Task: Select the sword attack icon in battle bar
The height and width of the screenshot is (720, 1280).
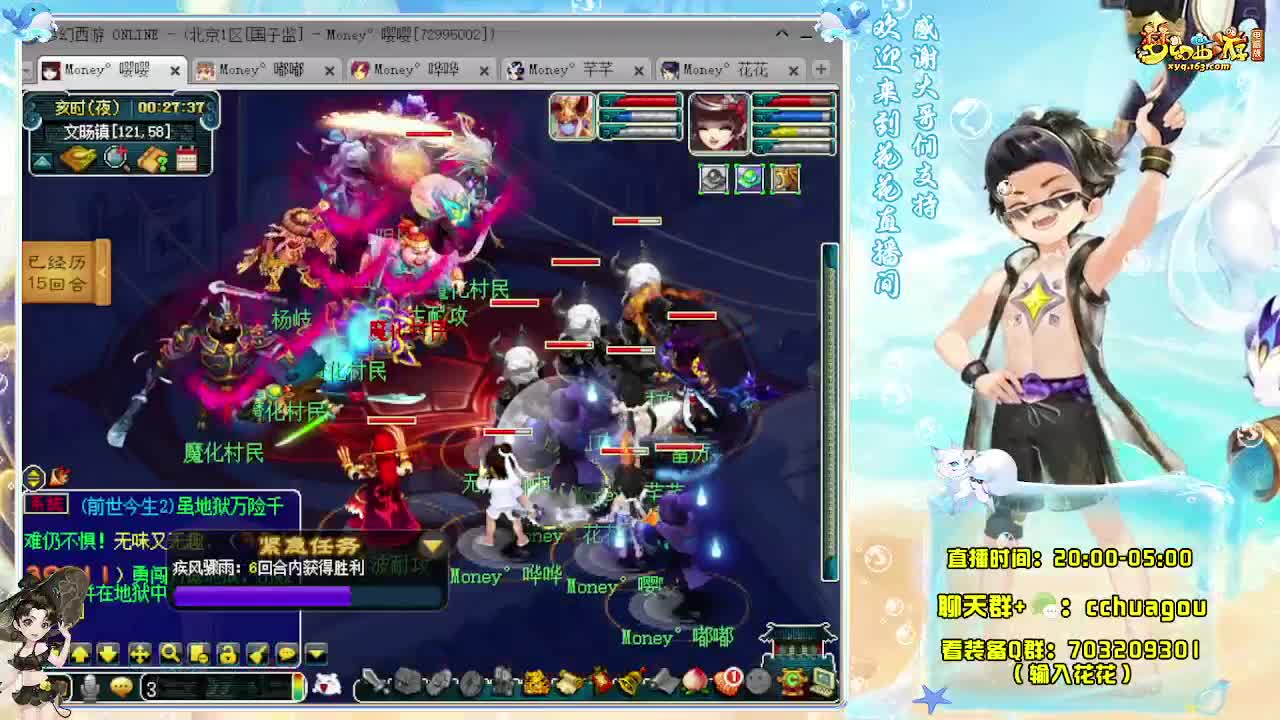Action: click(x=374, y=680)
